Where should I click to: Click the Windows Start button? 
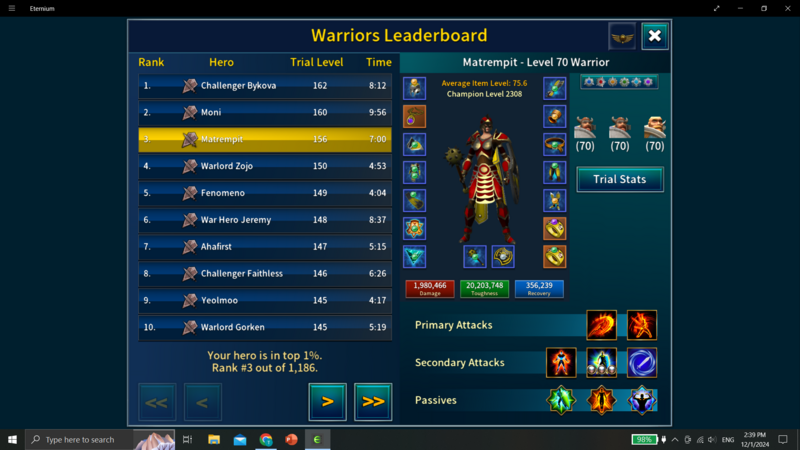pos(13,439)
